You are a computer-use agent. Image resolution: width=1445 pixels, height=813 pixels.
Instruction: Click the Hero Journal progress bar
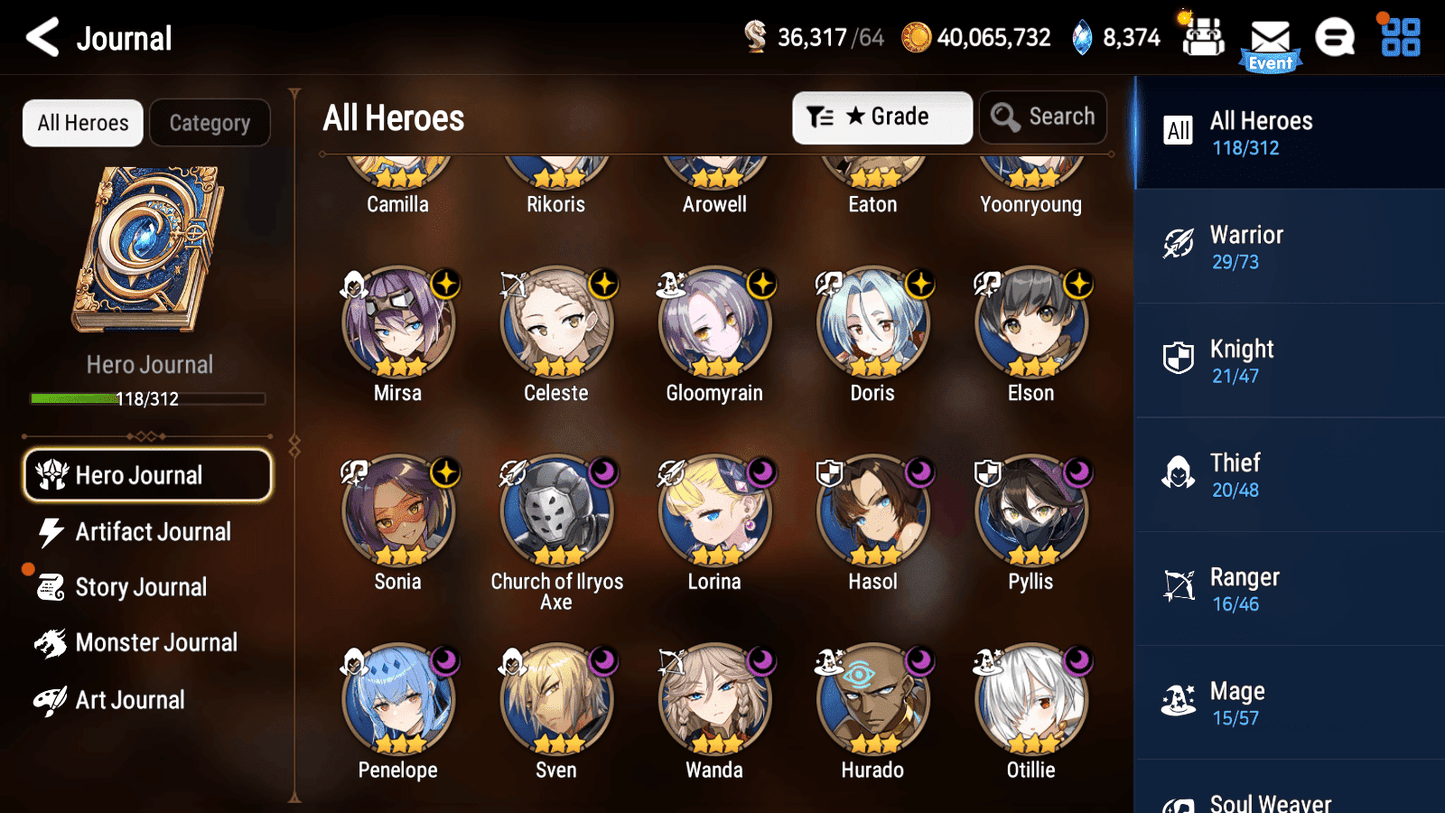tap(150, 398)
